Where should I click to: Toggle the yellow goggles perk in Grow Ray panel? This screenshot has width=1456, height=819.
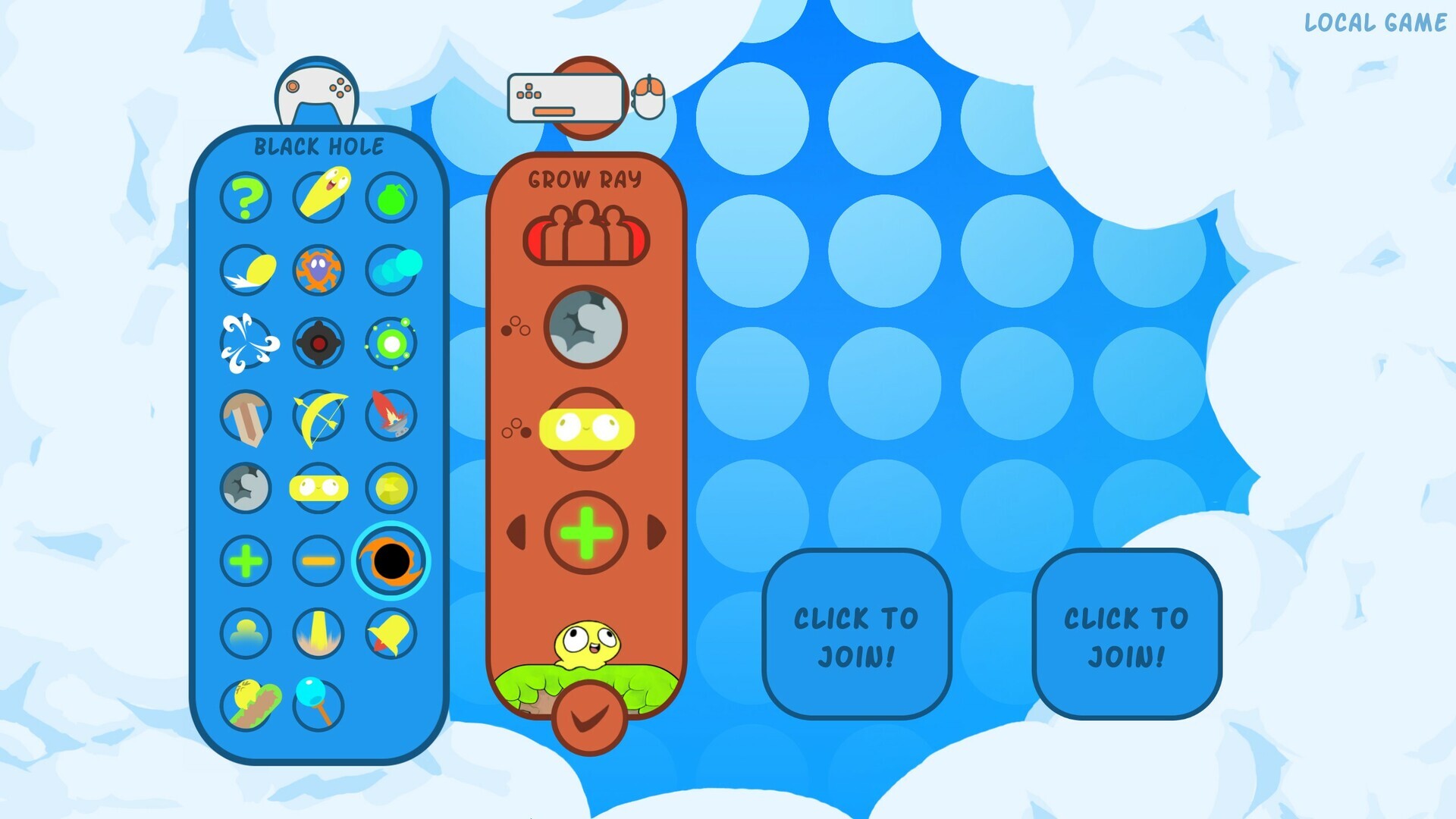point(586,428)
